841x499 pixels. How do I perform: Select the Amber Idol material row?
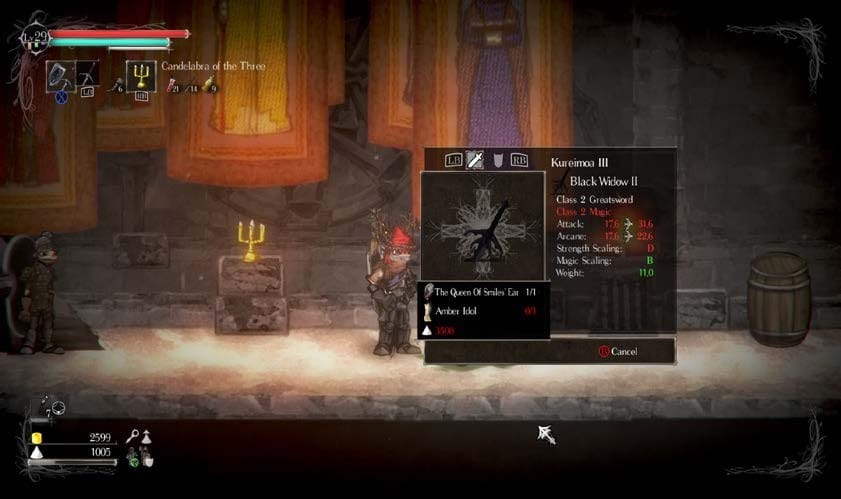483,310
